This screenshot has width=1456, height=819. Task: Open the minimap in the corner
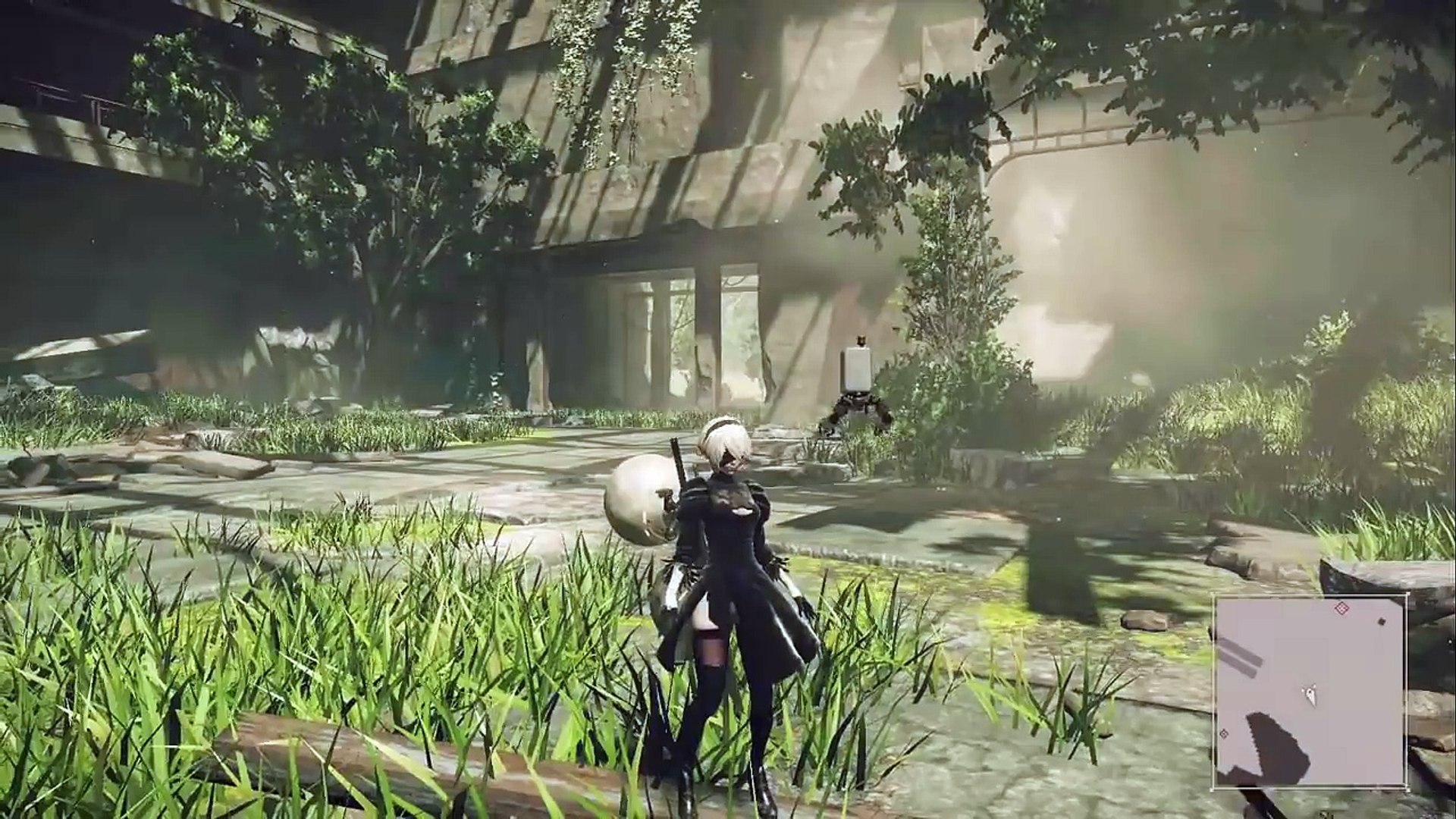pyautogui.click(x=1310, y=692)
